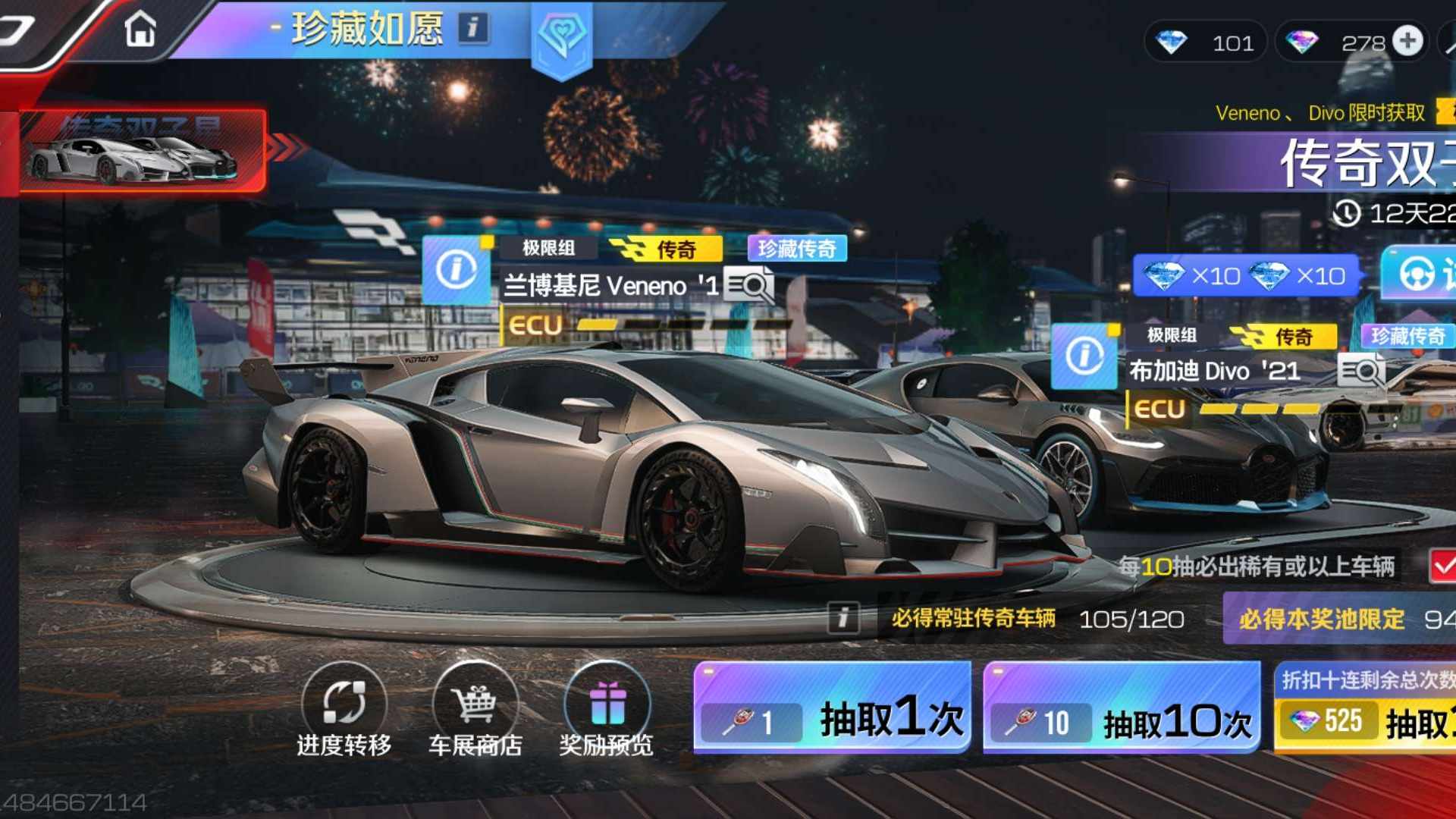
Task: Open the 奖励预览 reward preview
Action: pyautogui.click(x=607, y=710)
